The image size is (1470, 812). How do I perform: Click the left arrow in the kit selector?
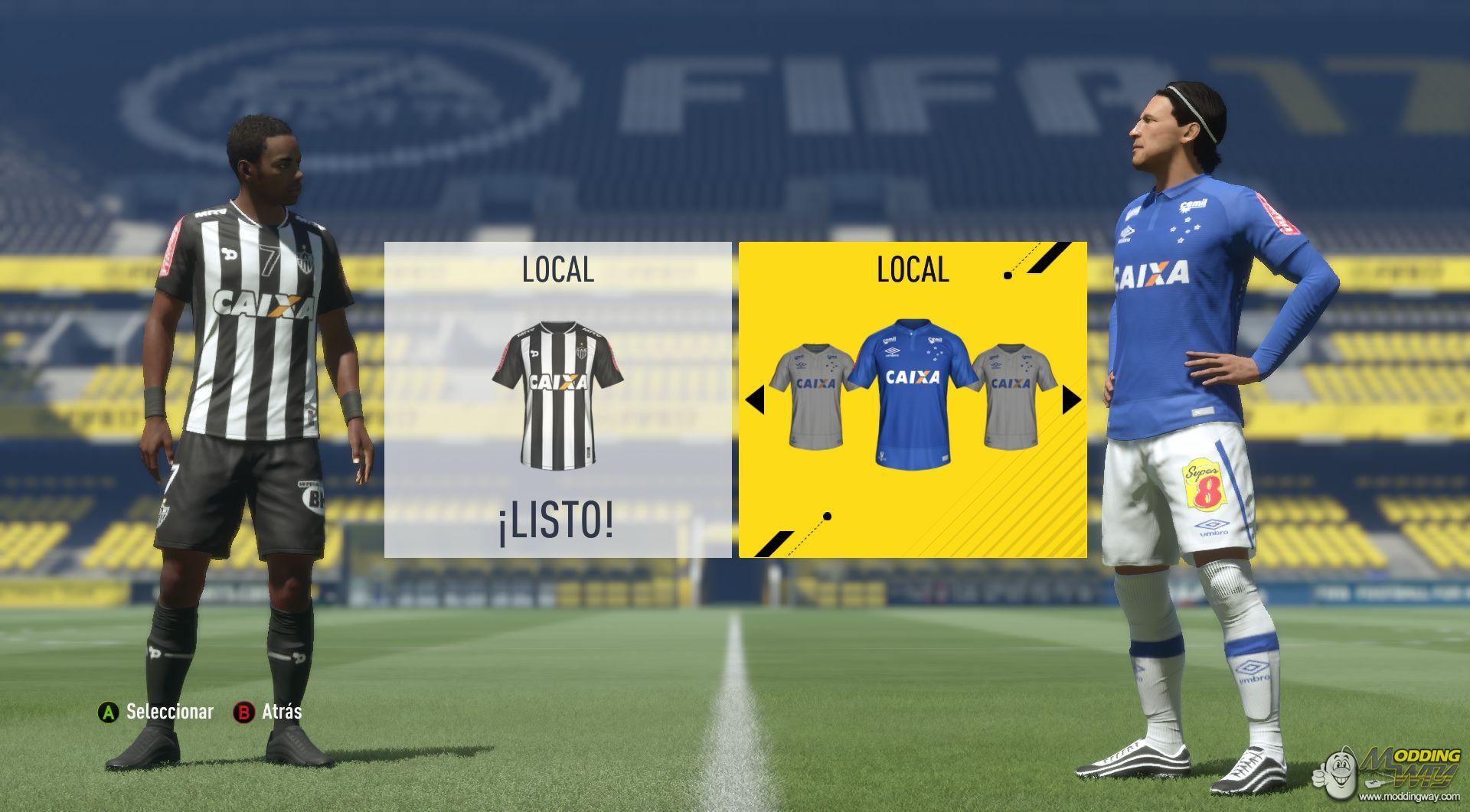tap(755, 399)
